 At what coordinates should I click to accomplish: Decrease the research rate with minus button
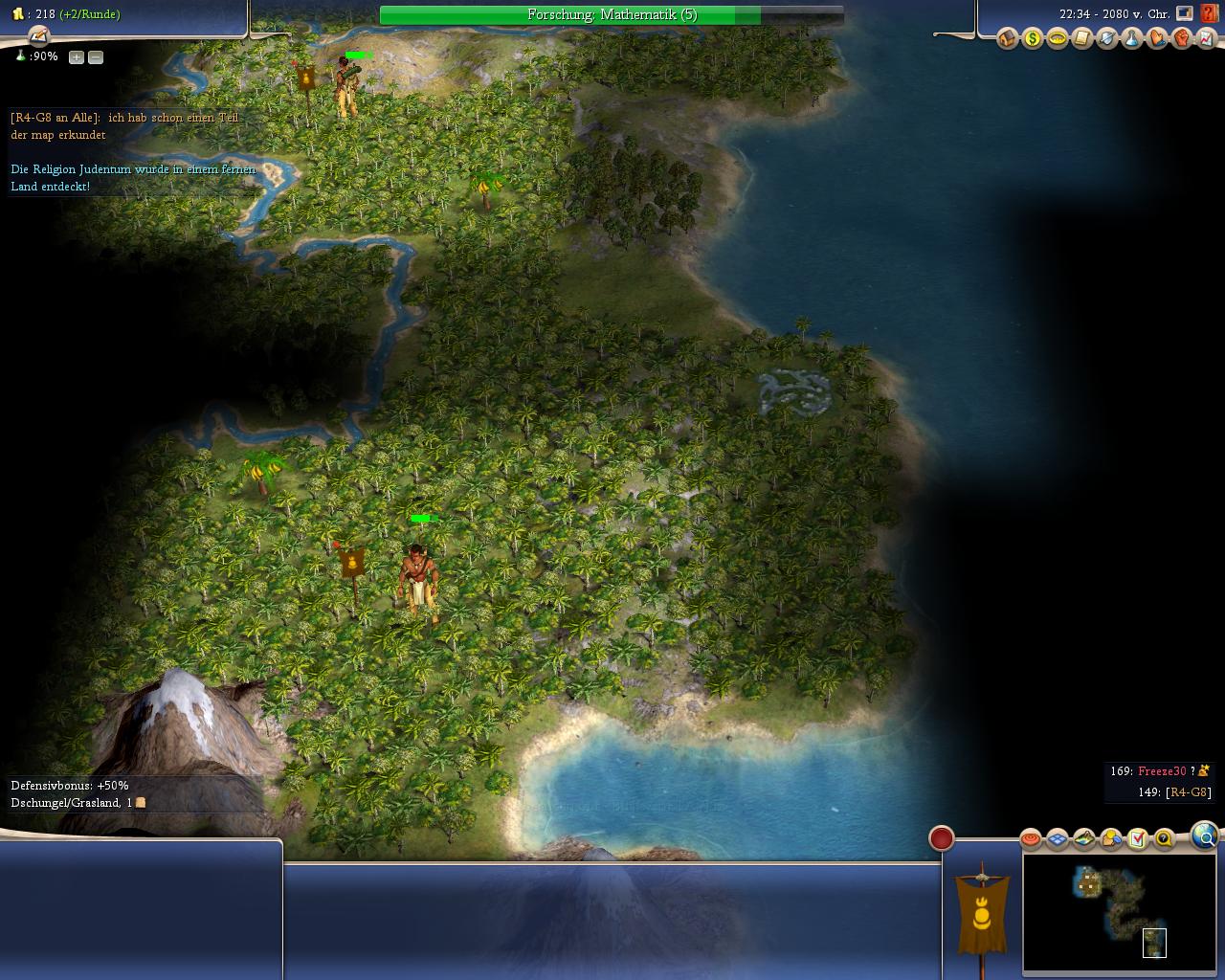(96, 57)
